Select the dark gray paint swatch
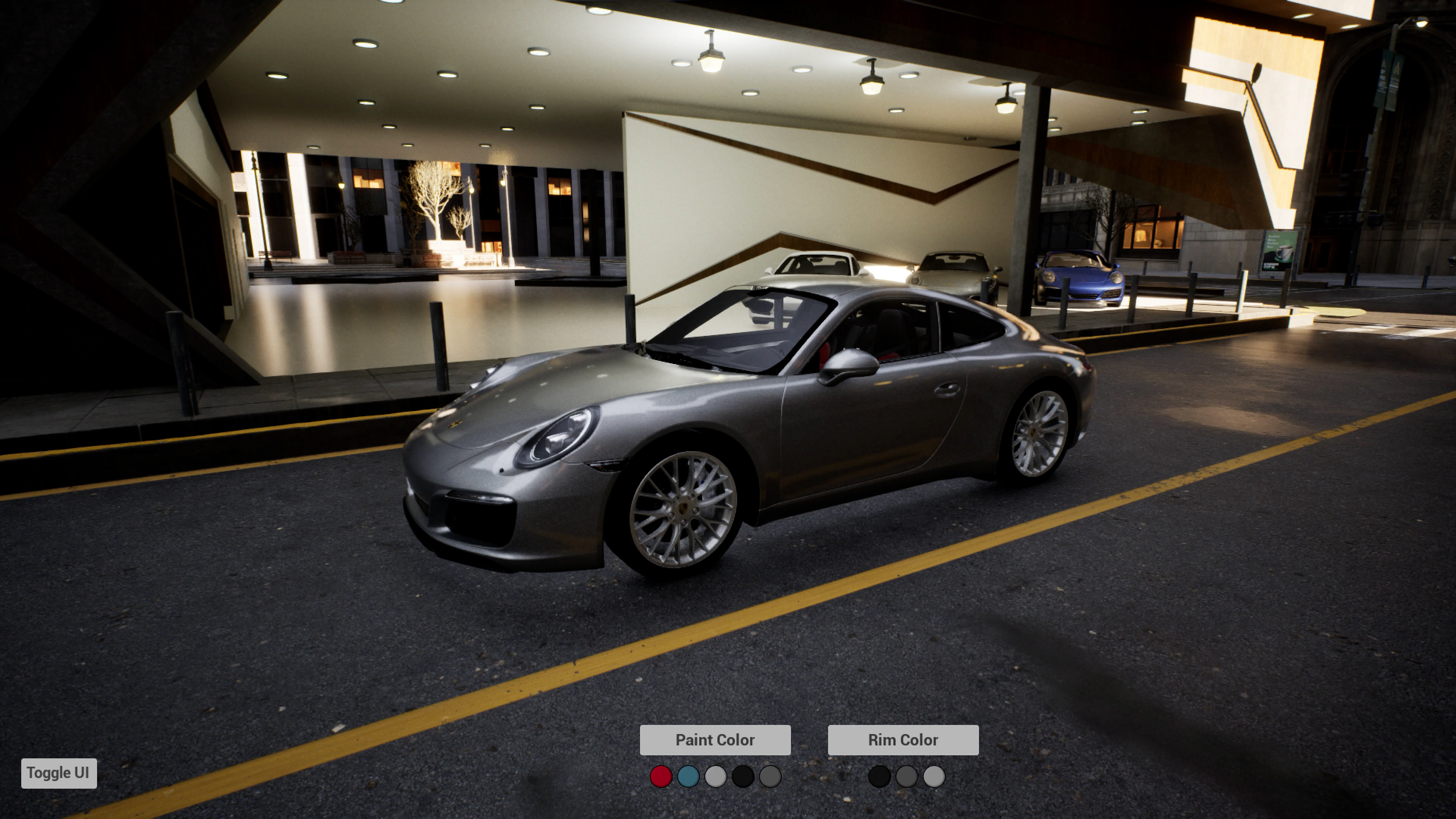The image size is (1456, 819). click(770, 777)
